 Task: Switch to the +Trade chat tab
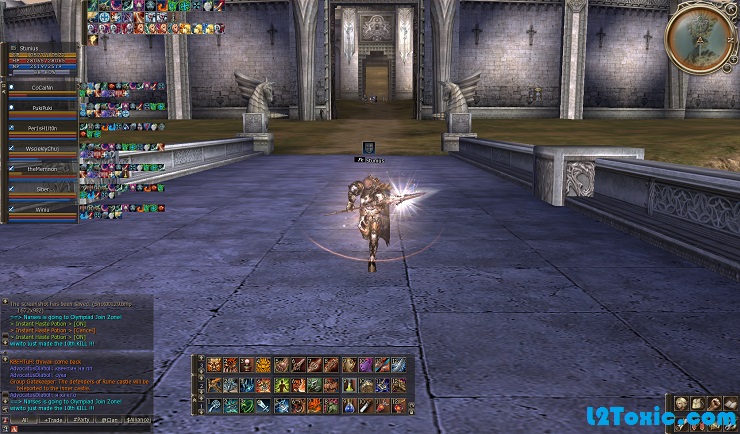coord(51,421)
